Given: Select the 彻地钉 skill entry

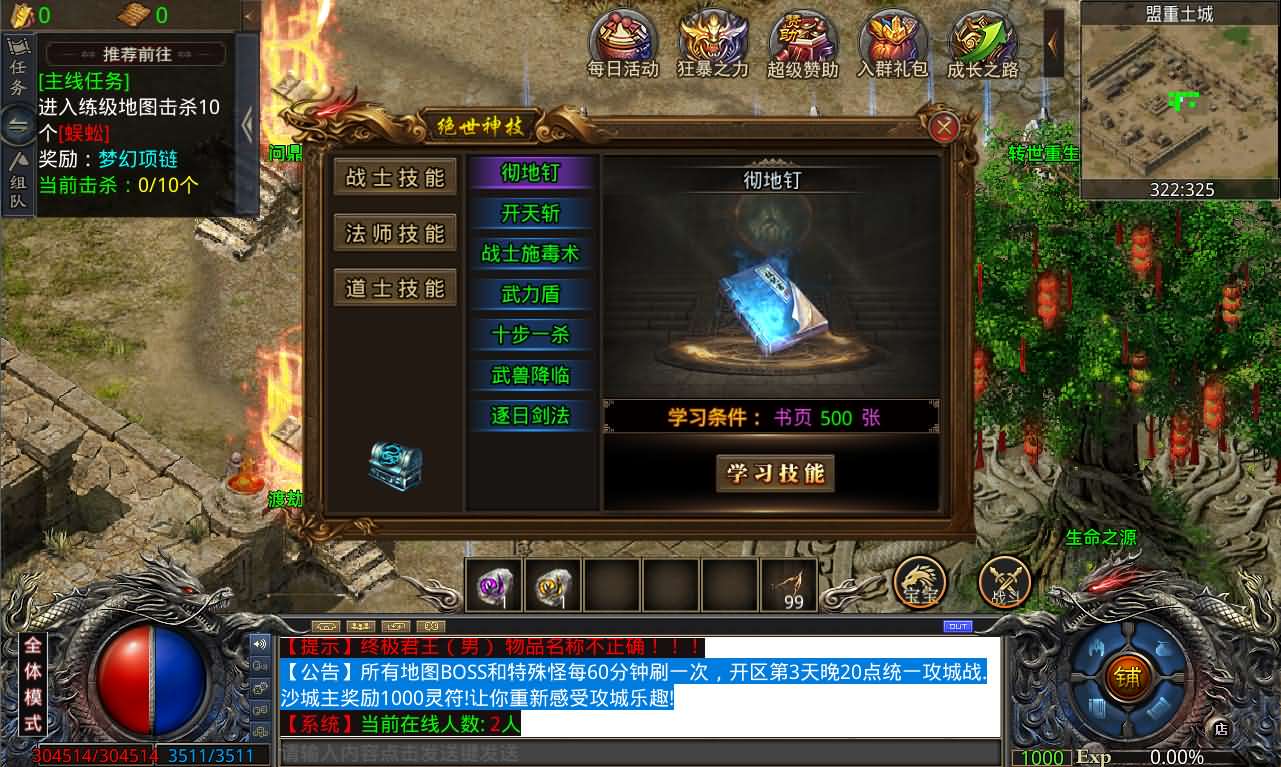Looking at the screenshot, I should click(x=532, y=174).
